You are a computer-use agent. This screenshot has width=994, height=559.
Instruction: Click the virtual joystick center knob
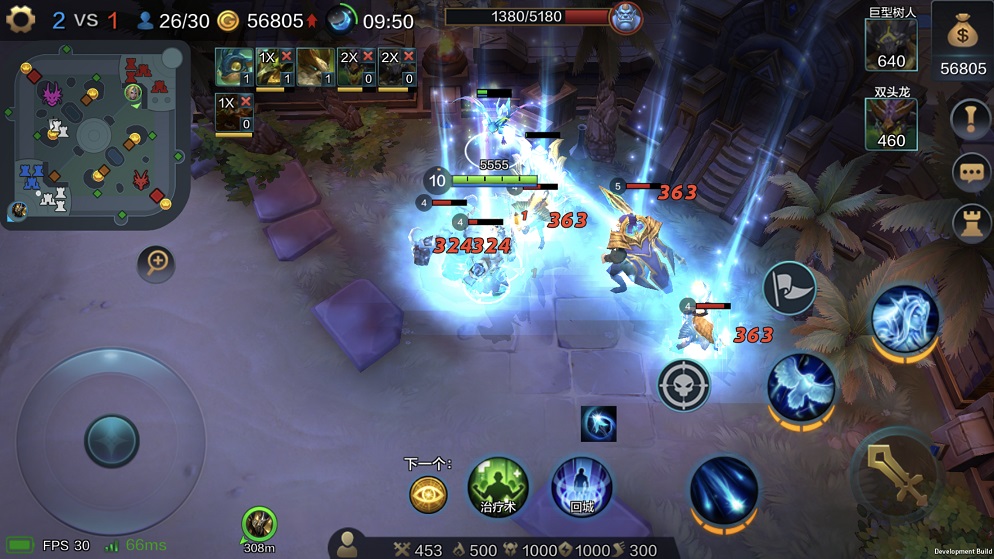(111, 440)
